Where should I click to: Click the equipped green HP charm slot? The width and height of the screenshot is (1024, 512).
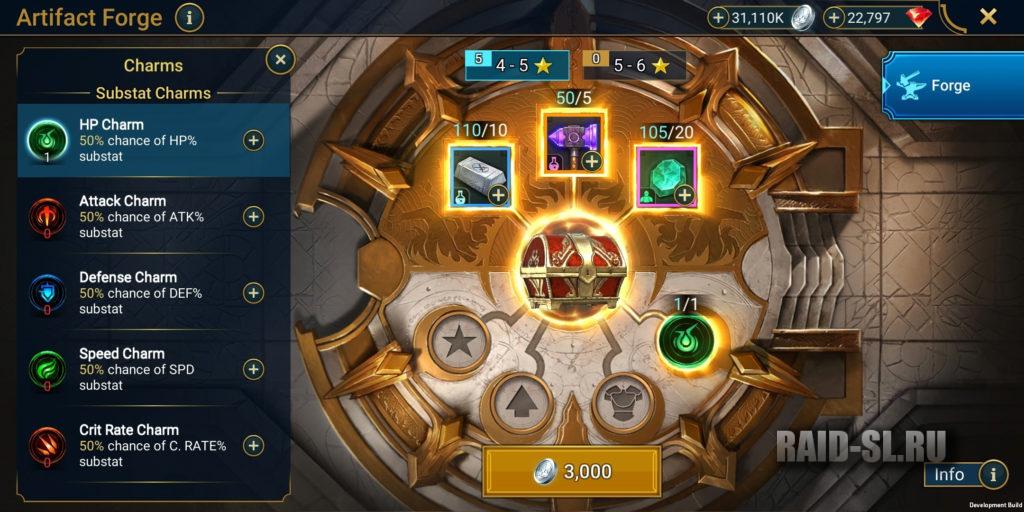(x=687, y=342)
